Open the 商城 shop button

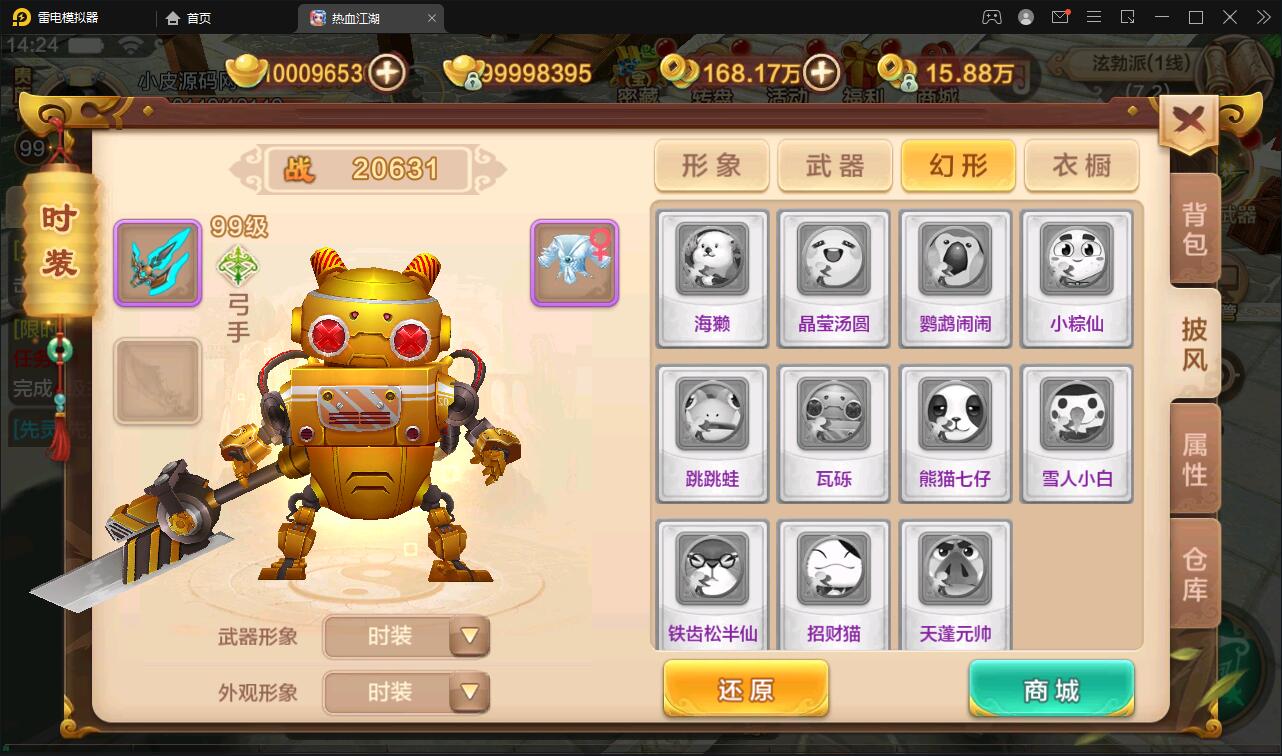(x=1050, y=688)
